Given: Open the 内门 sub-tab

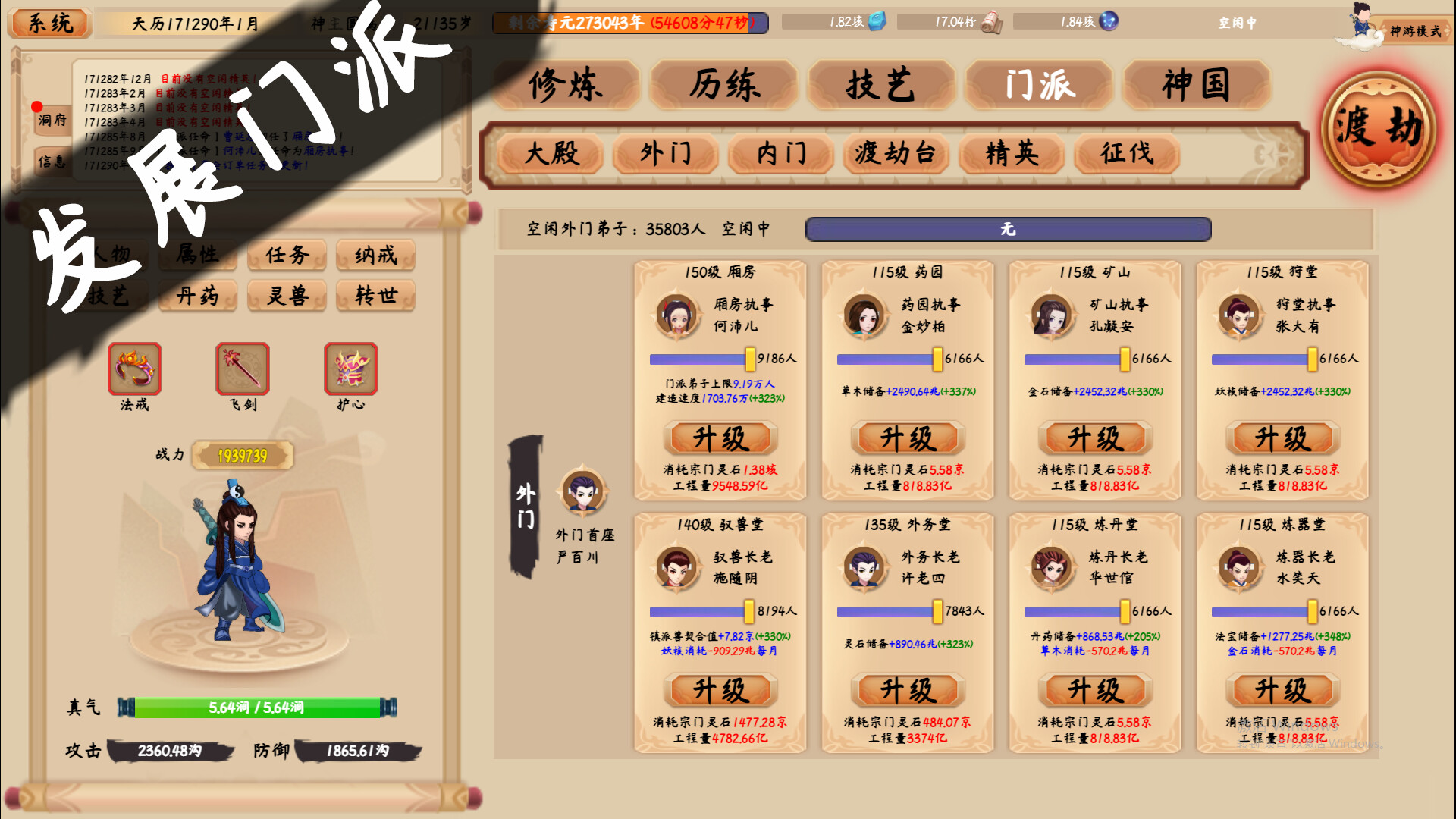Looking at the screenshot, I should (780, 154).
